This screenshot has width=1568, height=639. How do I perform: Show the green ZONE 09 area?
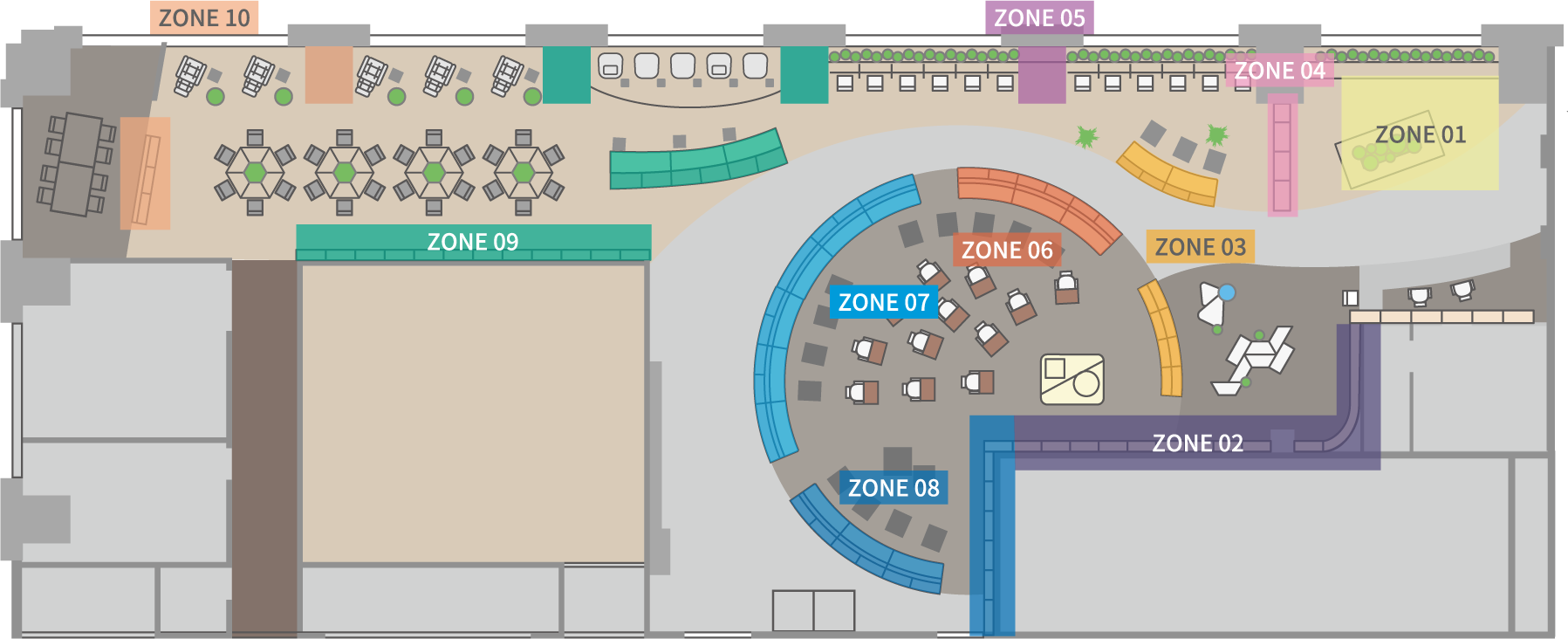(473, 241)
